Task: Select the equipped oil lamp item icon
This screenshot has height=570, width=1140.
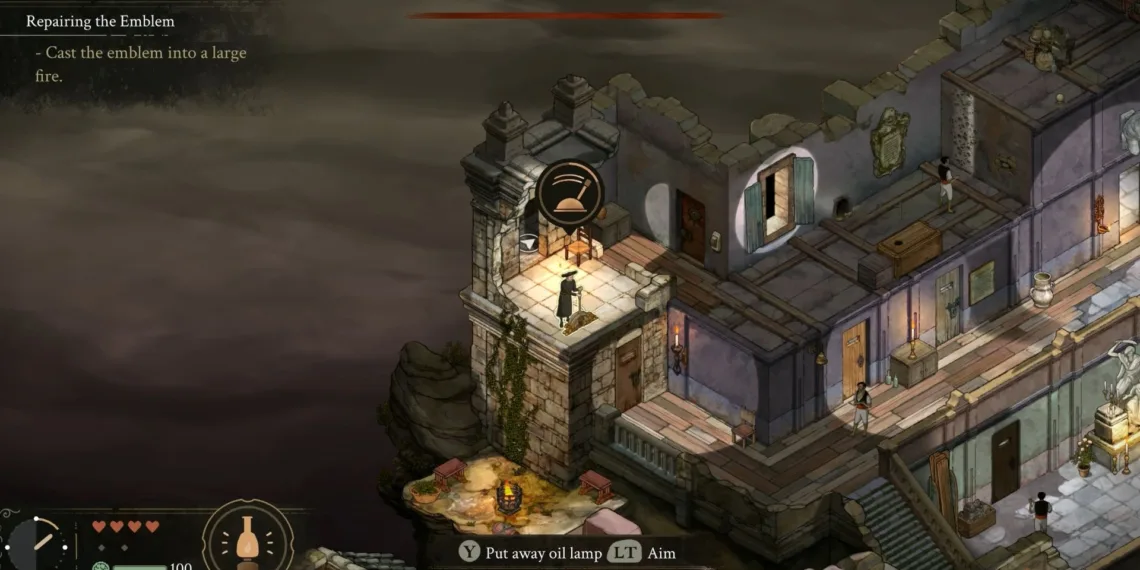Action: pyautogui.click(x=248, y=540)
